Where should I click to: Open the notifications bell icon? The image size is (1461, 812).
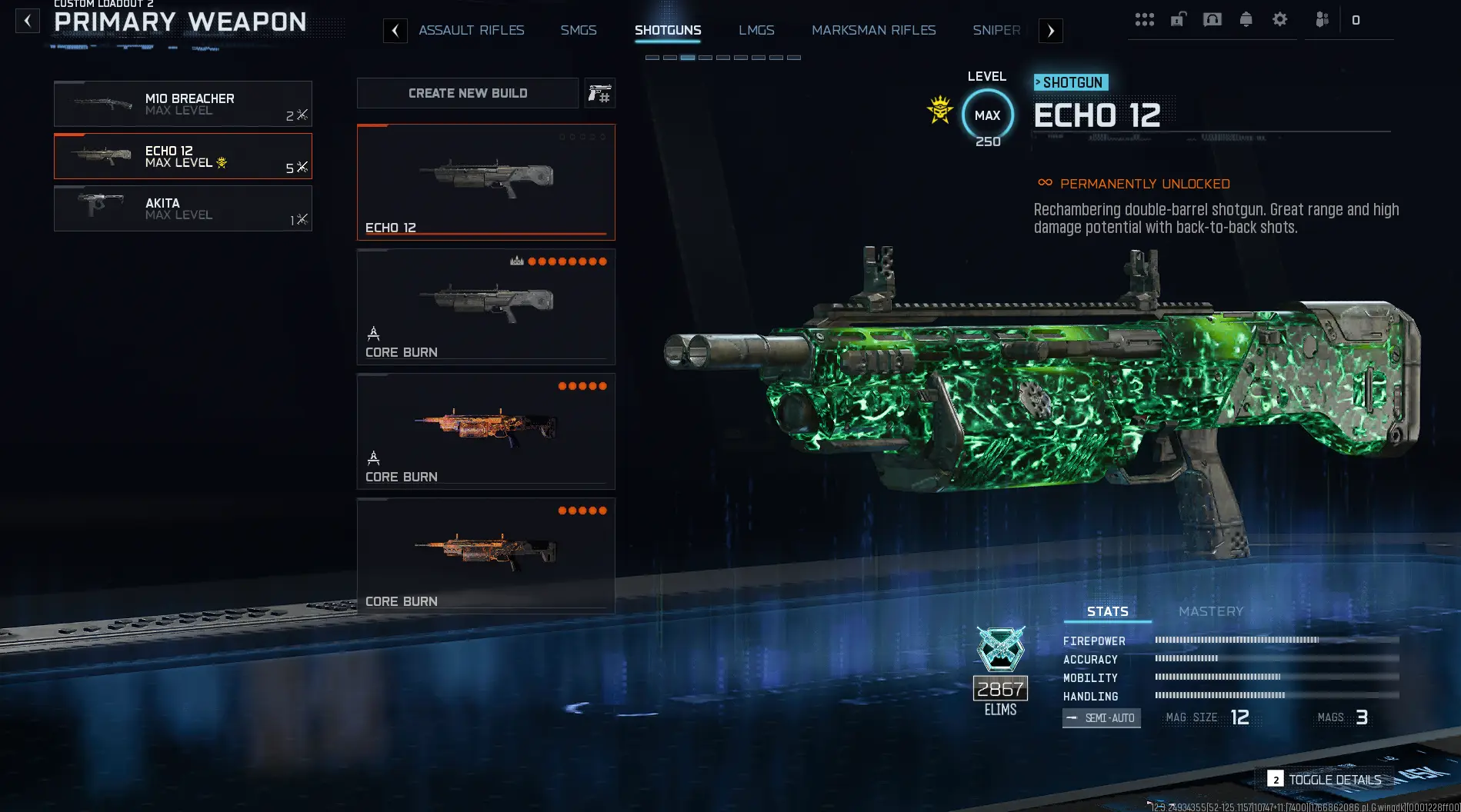point(1246,19)
